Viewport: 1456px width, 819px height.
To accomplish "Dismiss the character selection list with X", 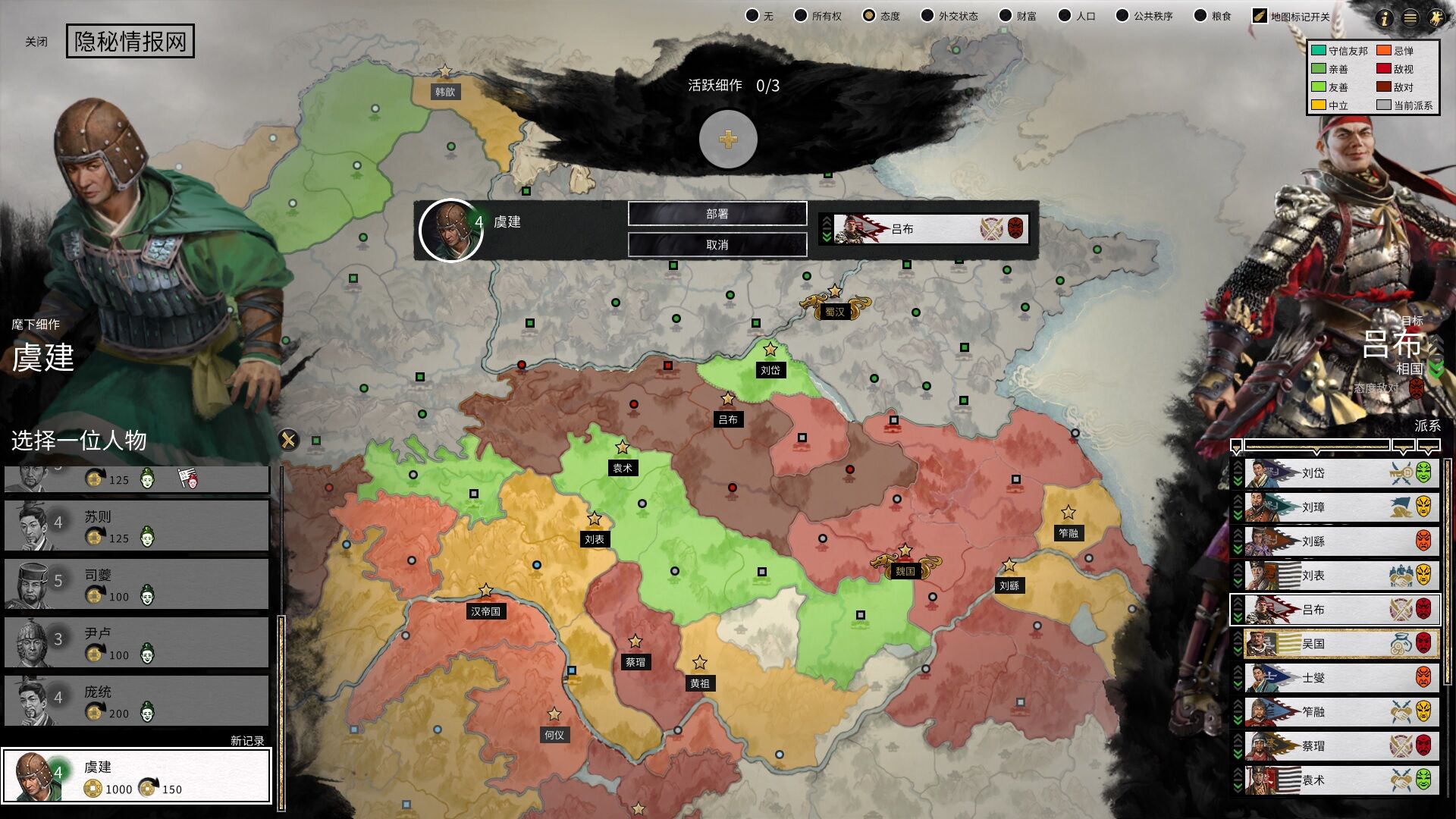I will point(288,440).
